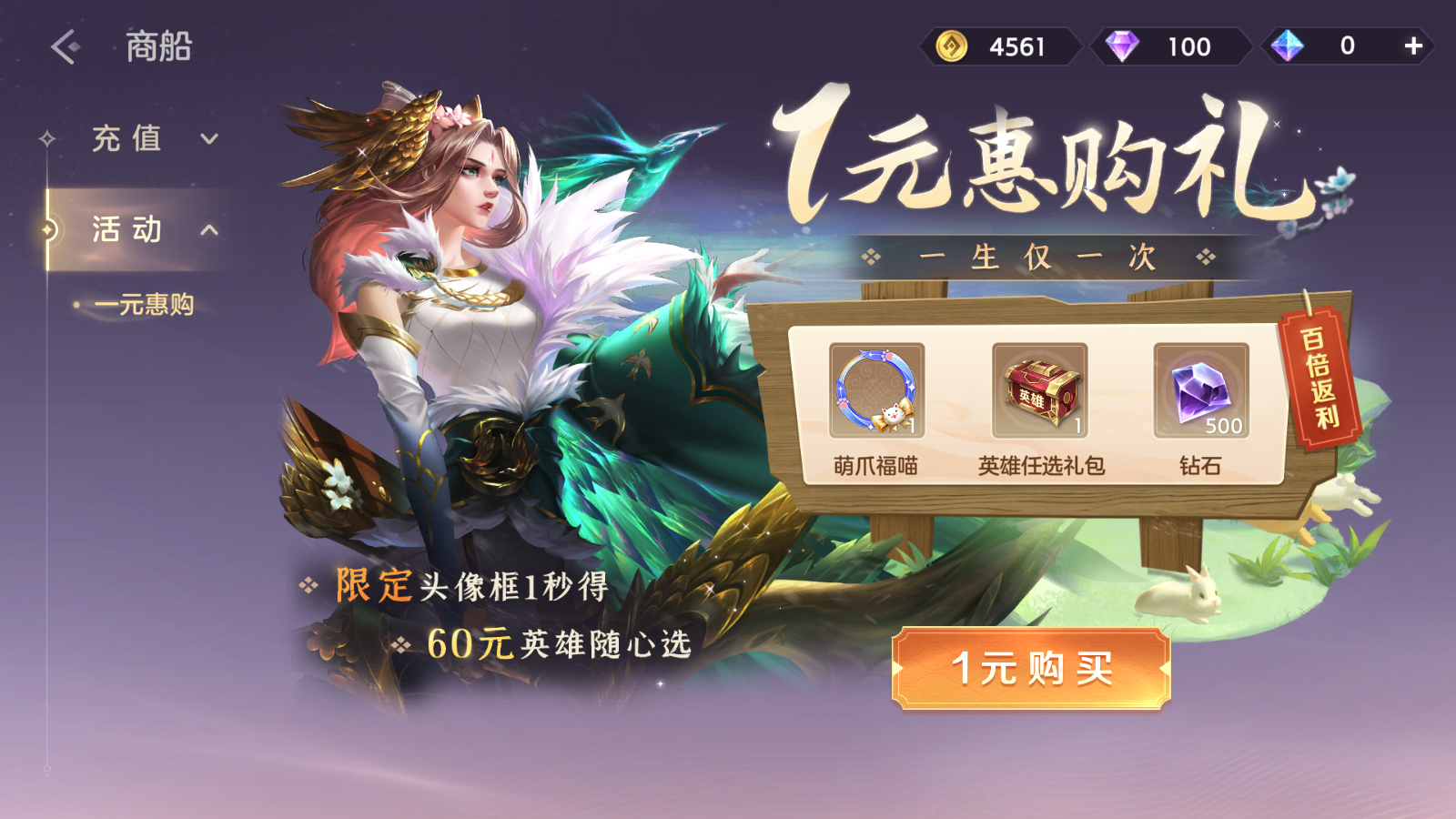Image resolution: width=1456 pixels, height=819 pixels.
Task: Click the 500 钻石 diamond reward icon
Action: tap(1201, 389)
